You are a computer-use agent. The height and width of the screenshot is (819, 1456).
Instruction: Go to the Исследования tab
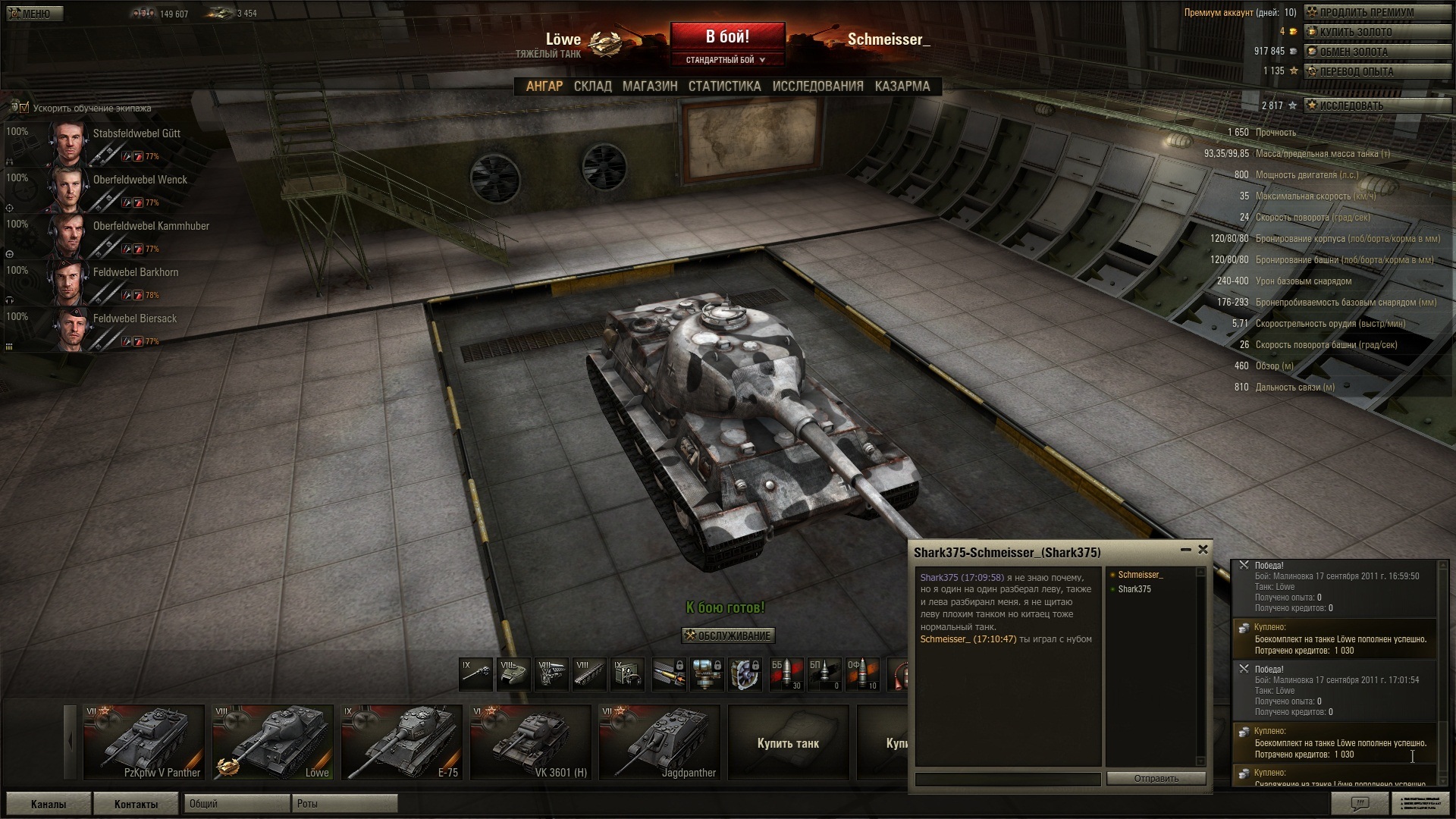coord(817,86)
